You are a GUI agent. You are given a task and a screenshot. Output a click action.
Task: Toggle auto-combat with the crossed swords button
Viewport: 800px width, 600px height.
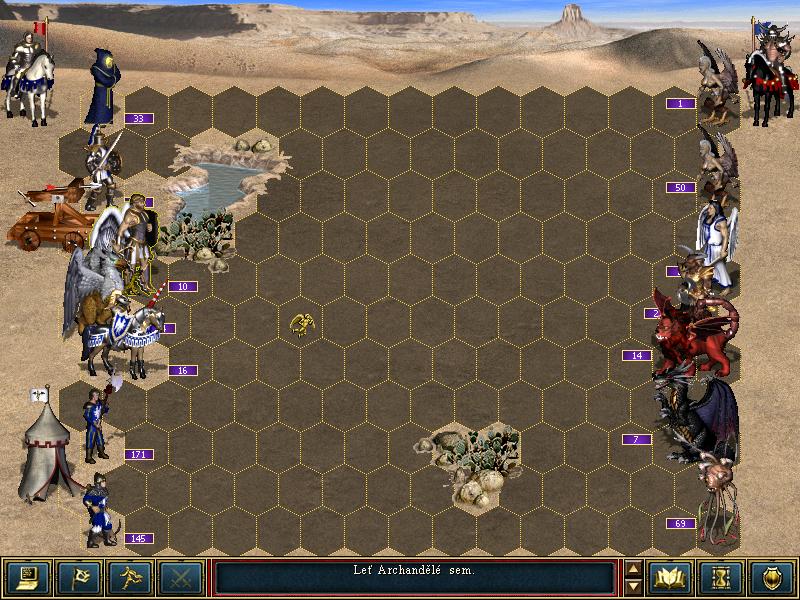[x=180, y=577]
